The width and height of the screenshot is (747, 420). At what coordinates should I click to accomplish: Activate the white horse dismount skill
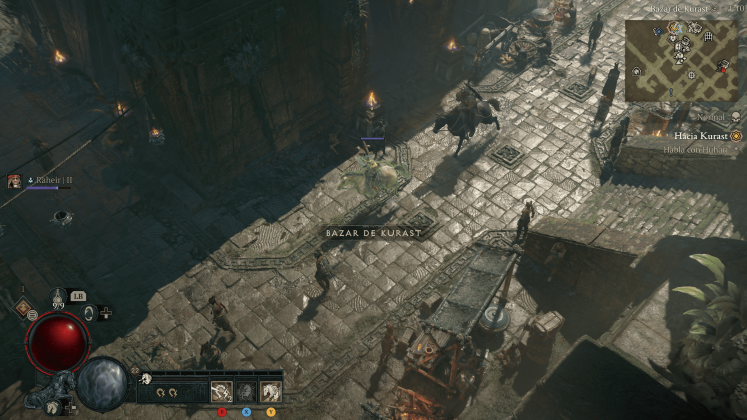tap(270, 391)
